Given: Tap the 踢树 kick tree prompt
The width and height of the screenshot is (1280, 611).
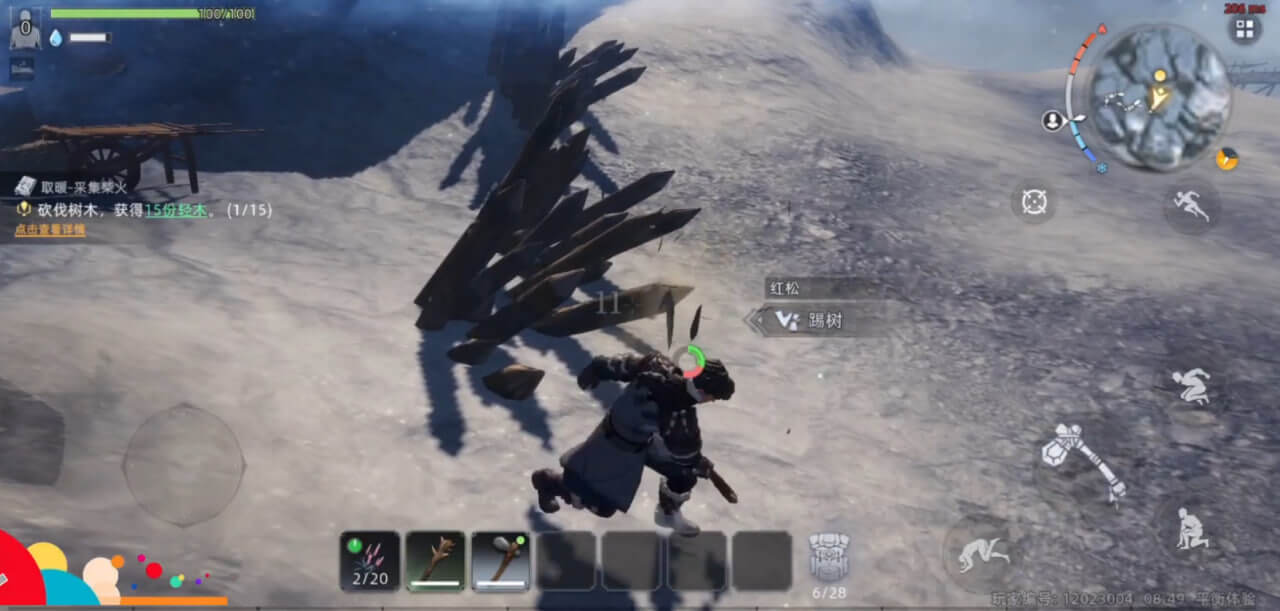Looking at the screenshot, I should pos(815,320).
